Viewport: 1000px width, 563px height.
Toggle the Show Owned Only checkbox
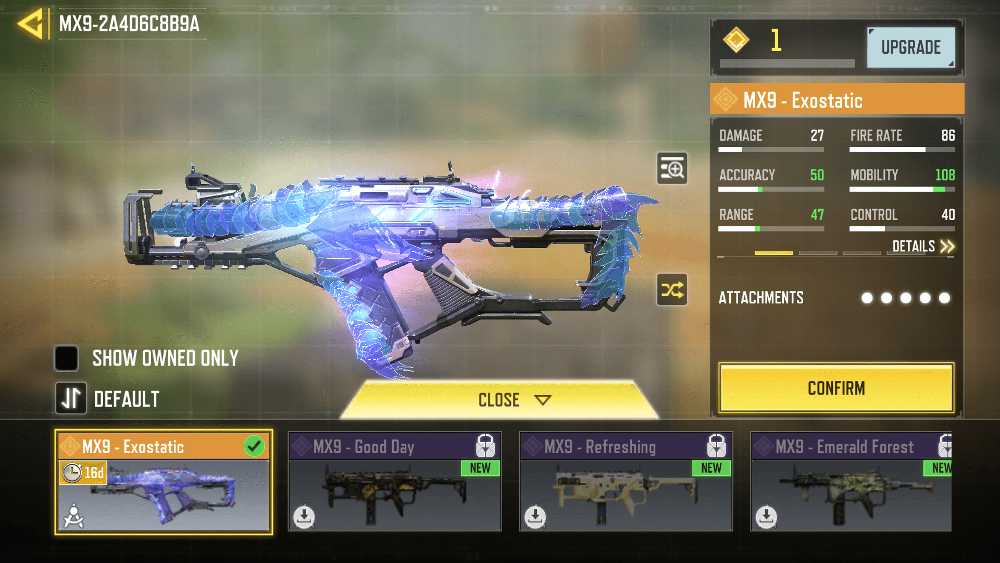(x=67, y=358)
